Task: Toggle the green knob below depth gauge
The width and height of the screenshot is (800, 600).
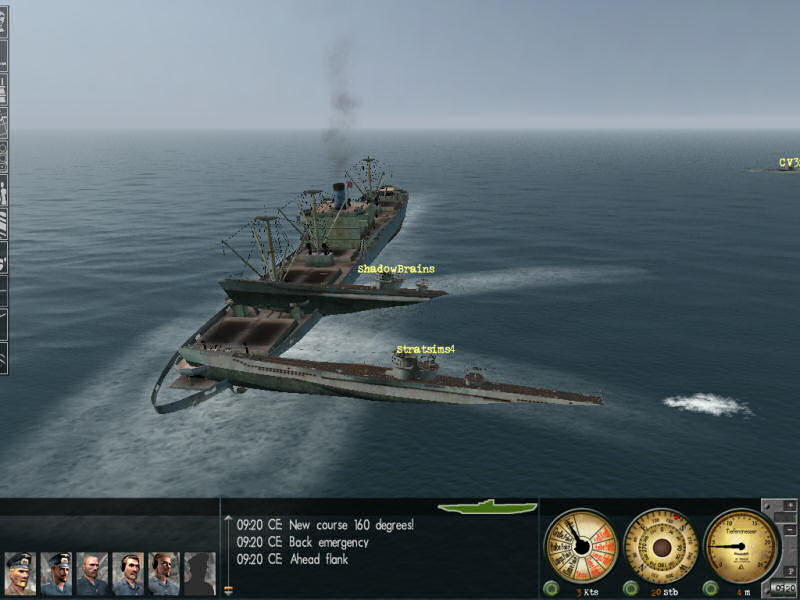Action: [x=712, y=587]
